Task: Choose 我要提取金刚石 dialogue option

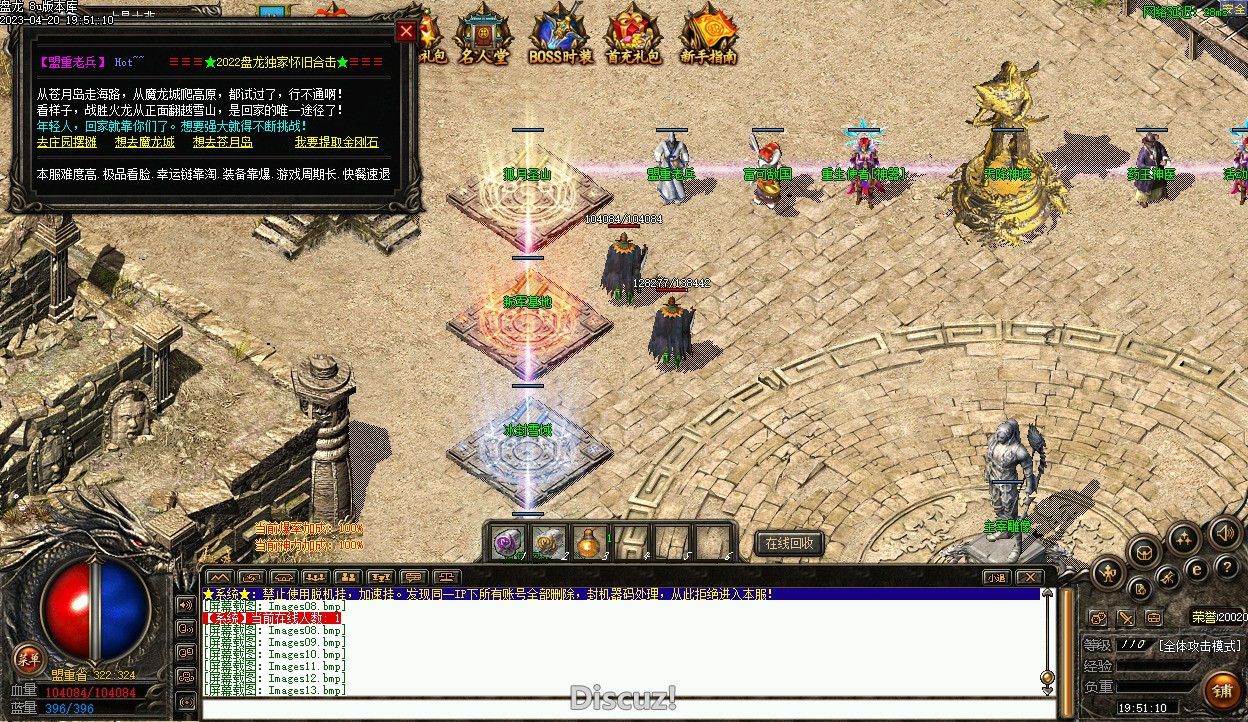Action: pyautogui.click(x=337, y=143)
